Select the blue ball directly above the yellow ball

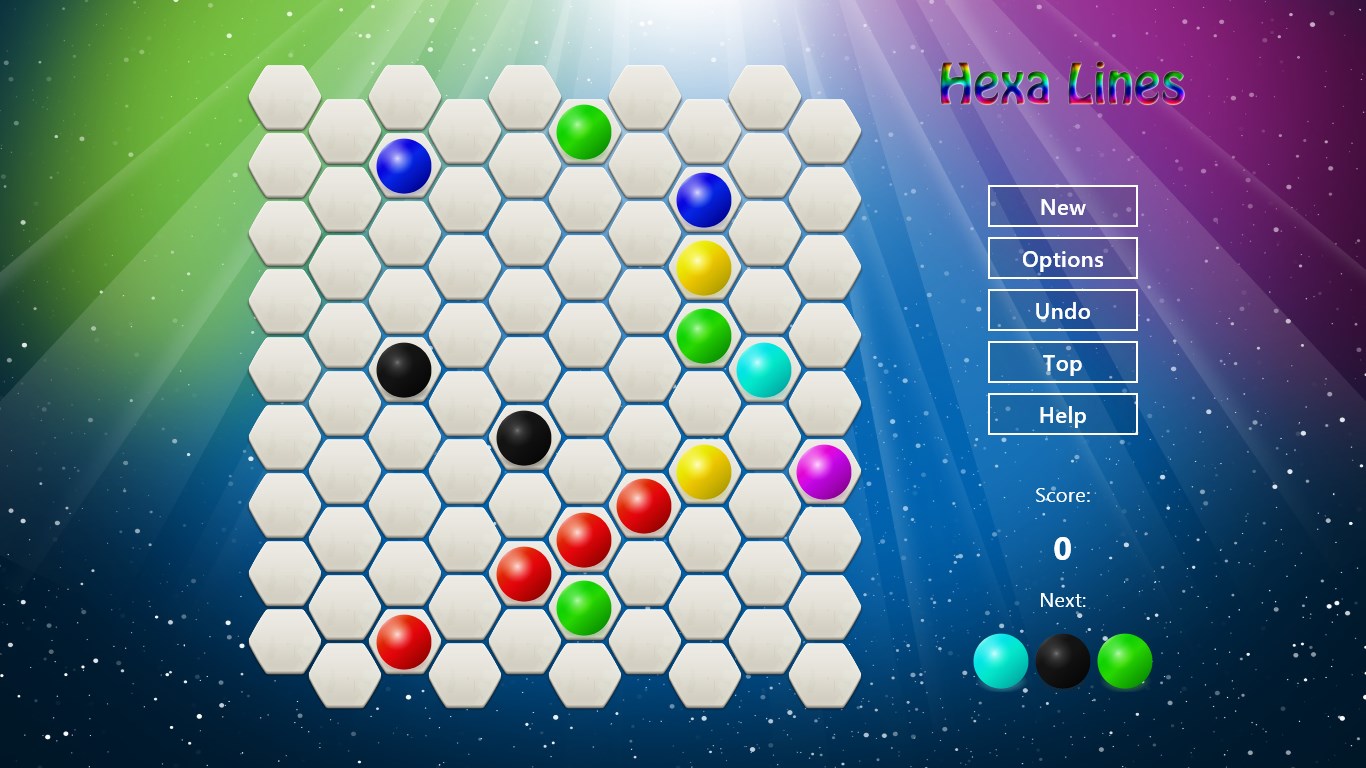704,200
